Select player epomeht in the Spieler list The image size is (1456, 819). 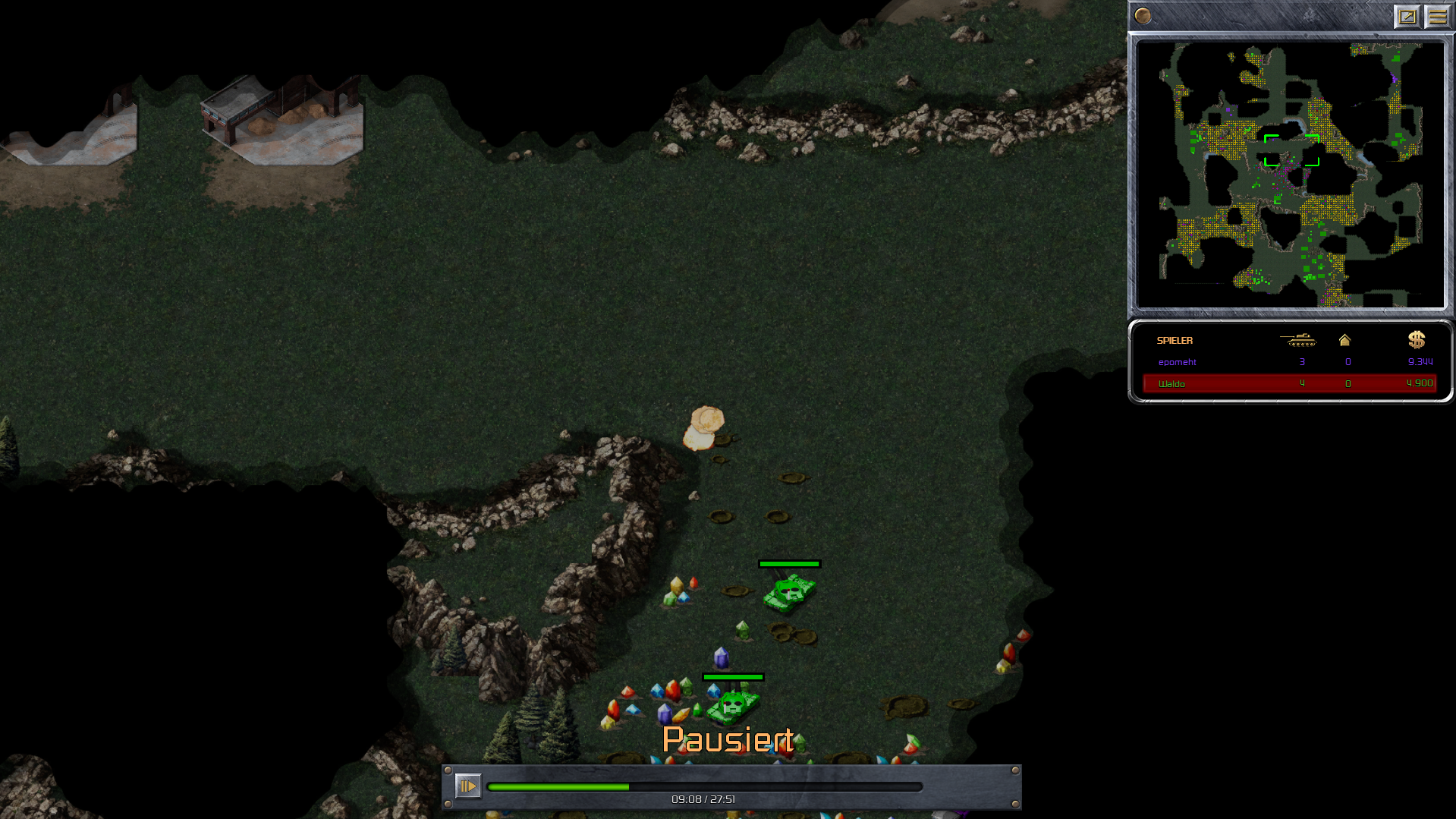1177,362
